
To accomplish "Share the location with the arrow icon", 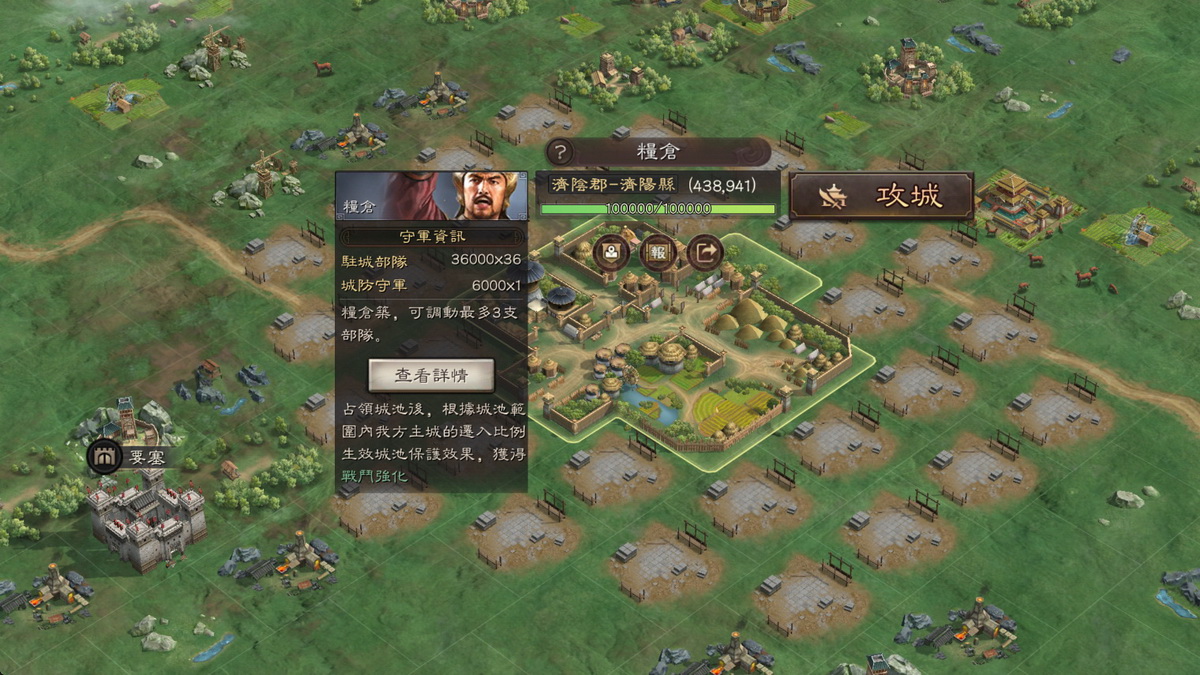I will [x=705, y=251].
